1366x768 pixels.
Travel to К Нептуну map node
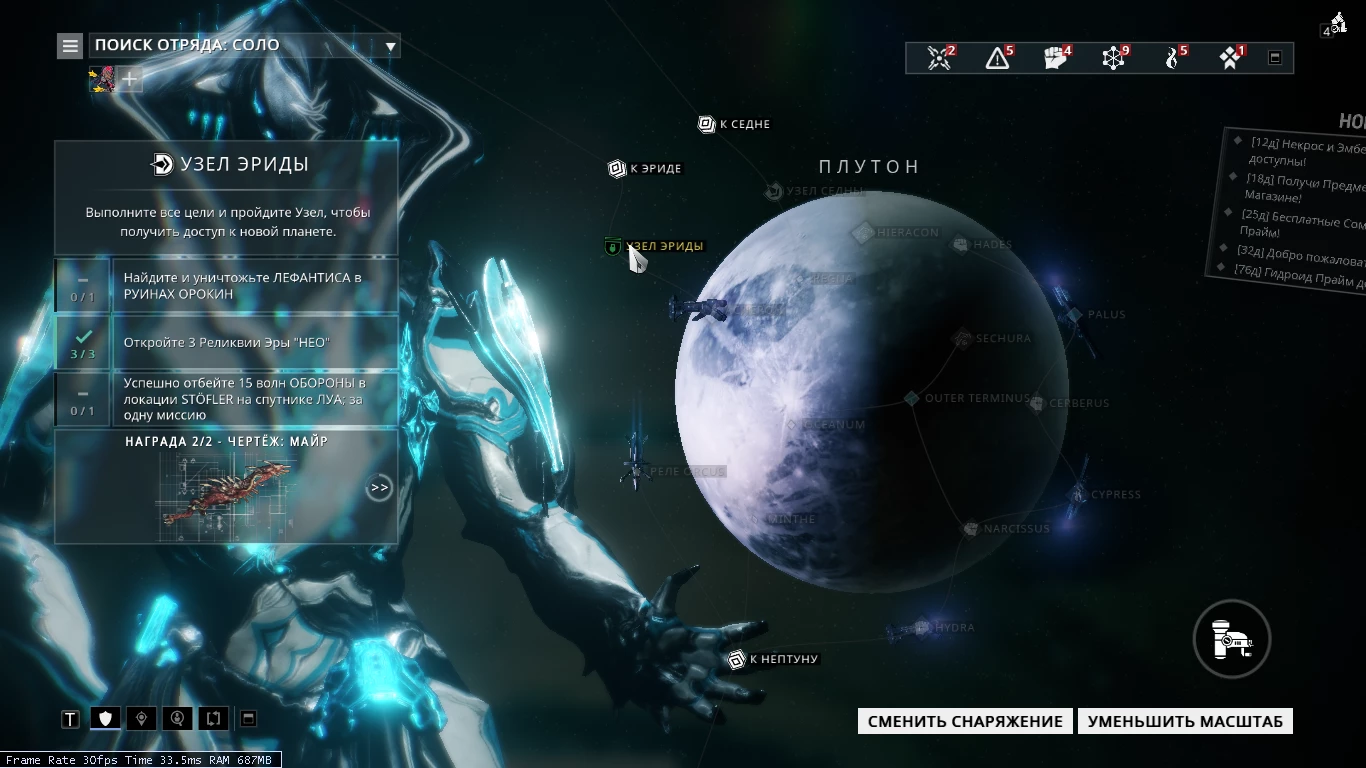[x=737, y=659]
